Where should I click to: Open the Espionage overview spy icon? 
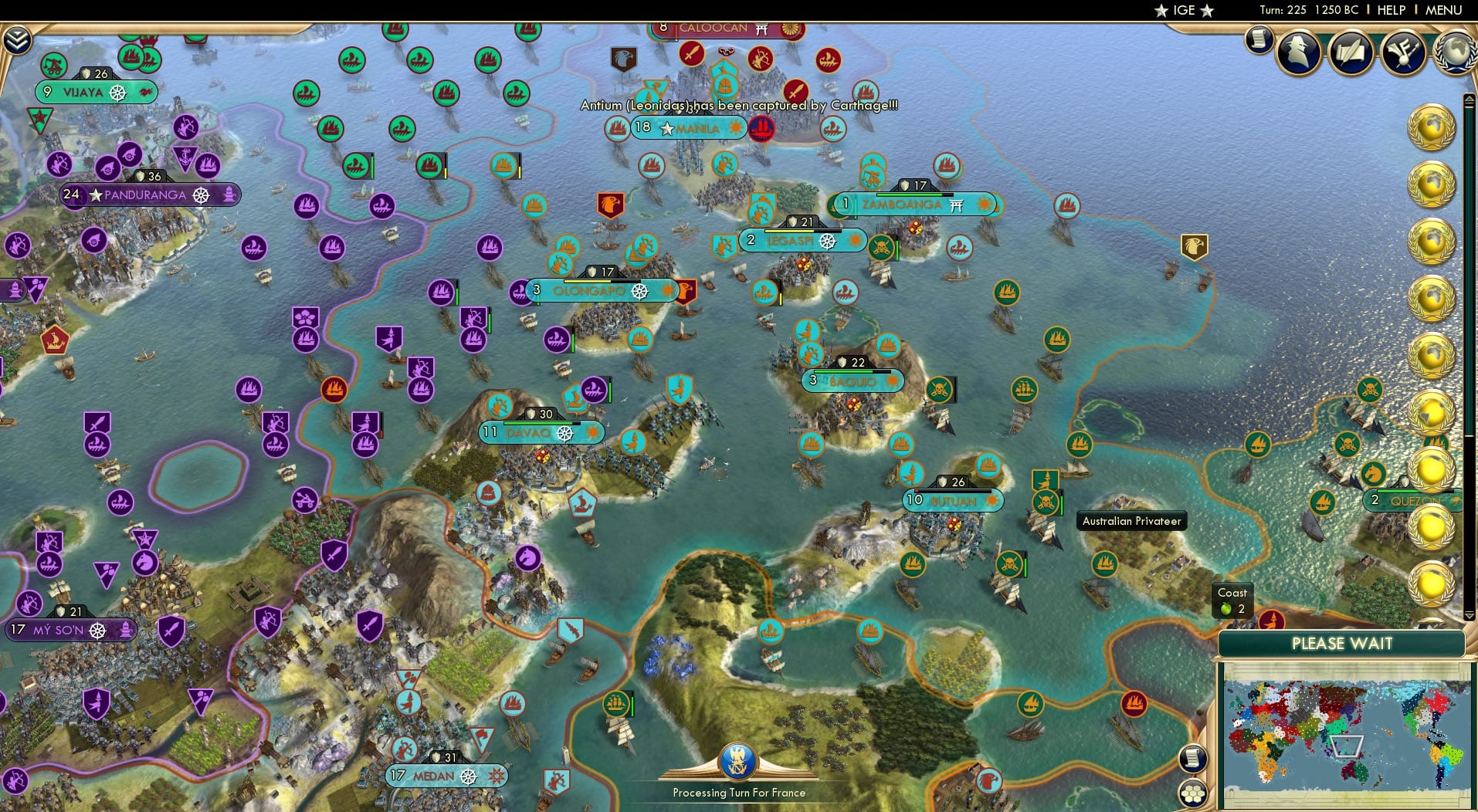1297,51
